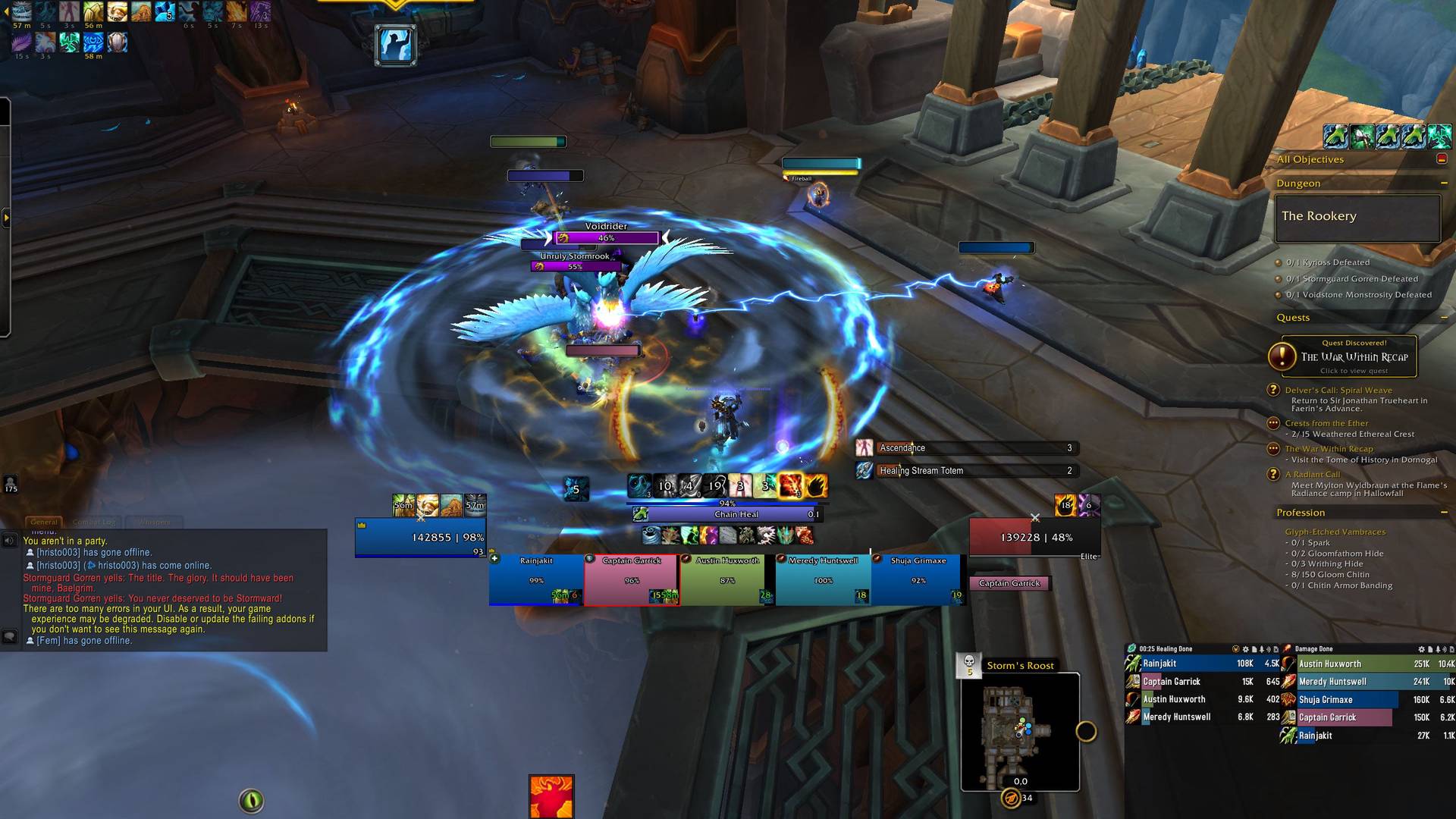
Task: Collapse the Dungeon objectives section
Action: point(1444,184)
